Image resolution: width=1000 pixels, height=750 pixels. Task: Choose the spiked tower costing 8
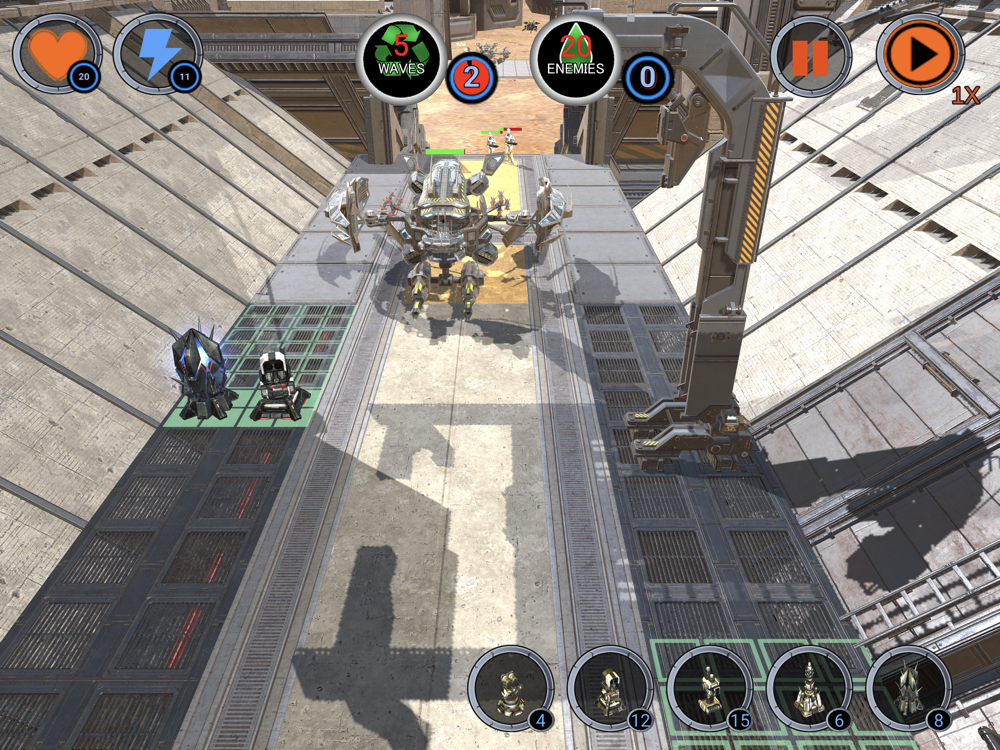pos(907,688)
